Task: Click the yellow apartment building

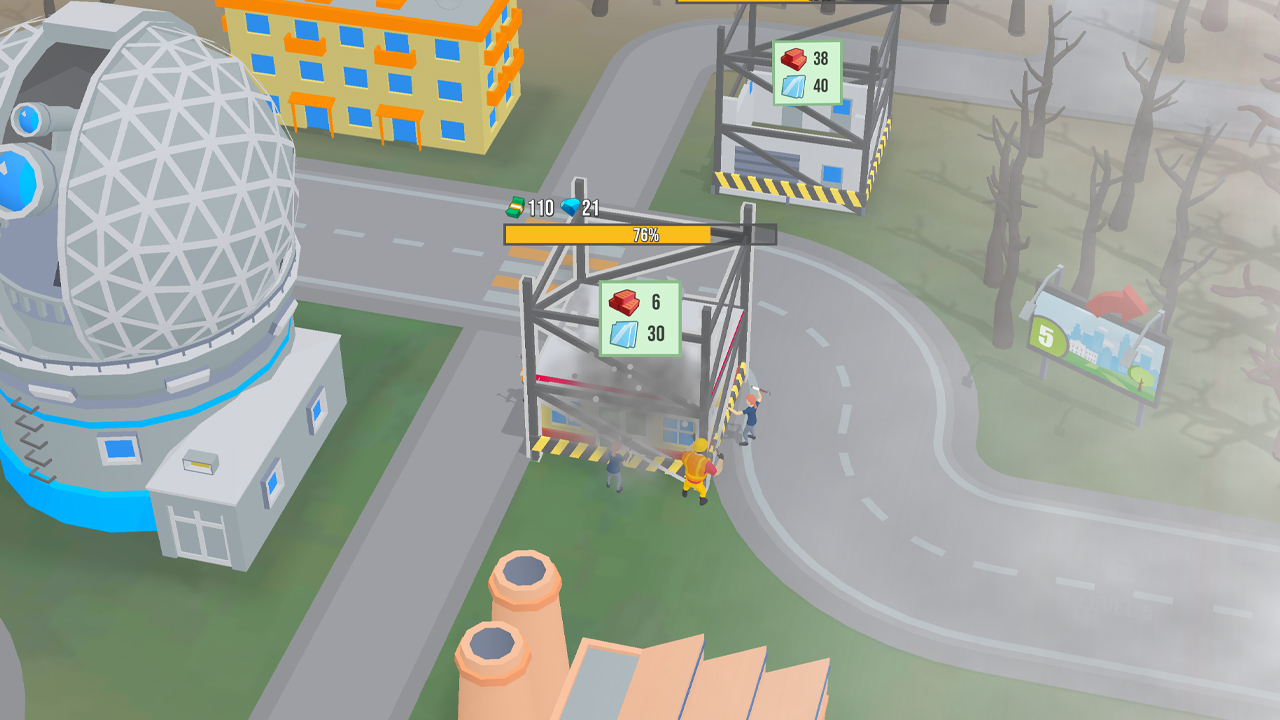Action: click(x=370, y=75)
